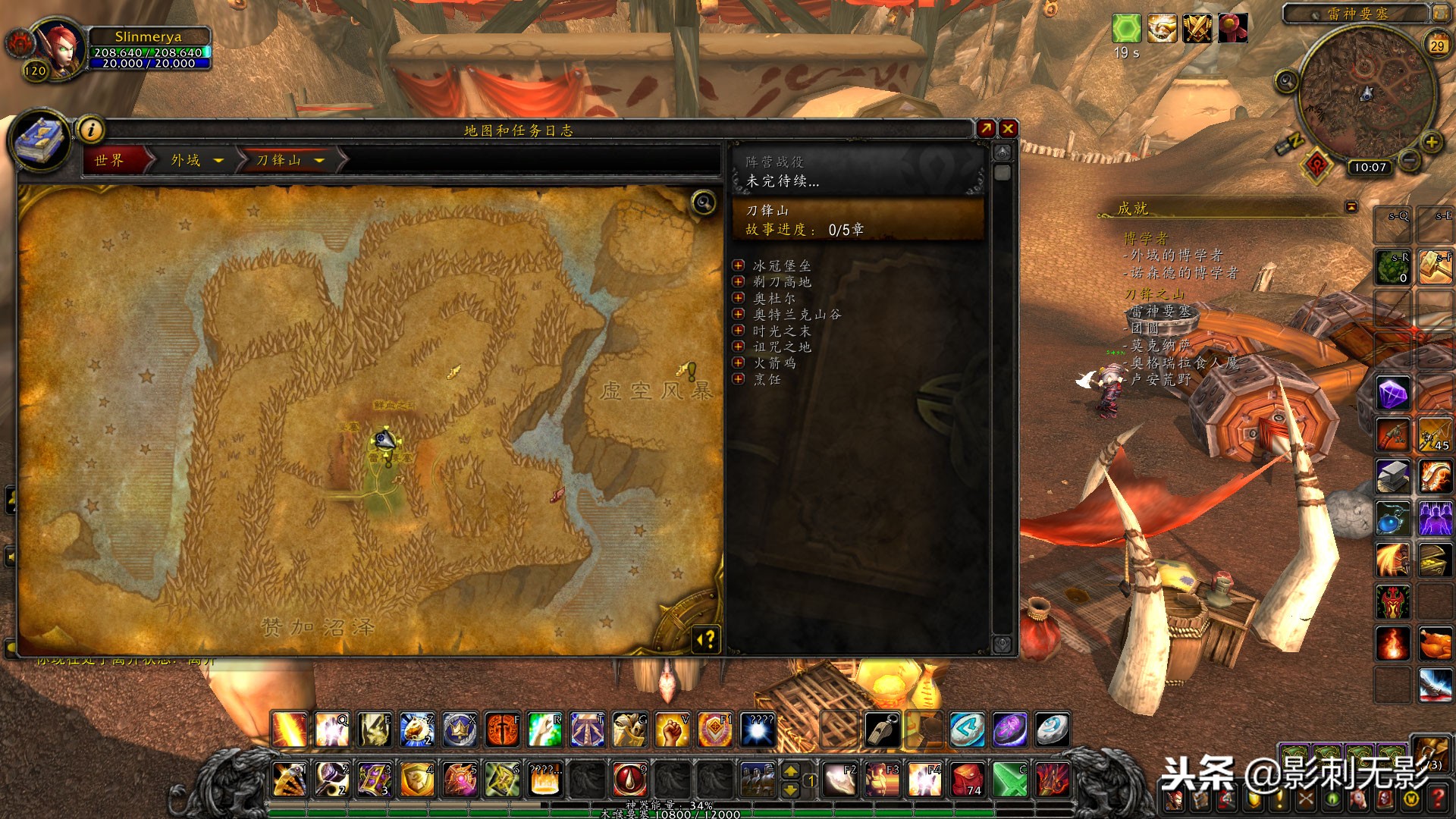Expand the 火箭鸡 quest group

pyautogui.click(x=739, y=362)
